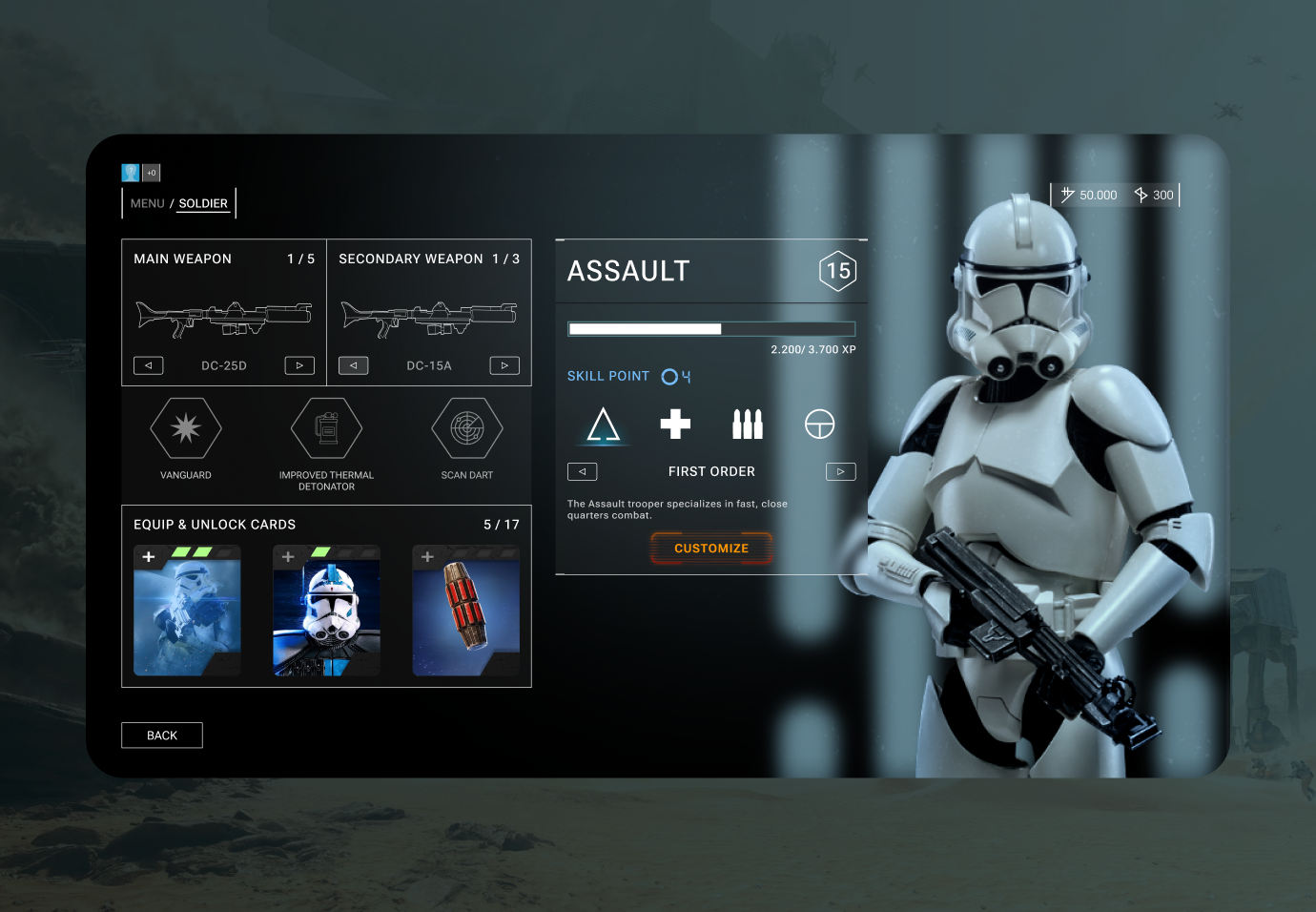Select the Scan Dart ability icon
Screen dimensions: 1316x912
click(466, 428)
